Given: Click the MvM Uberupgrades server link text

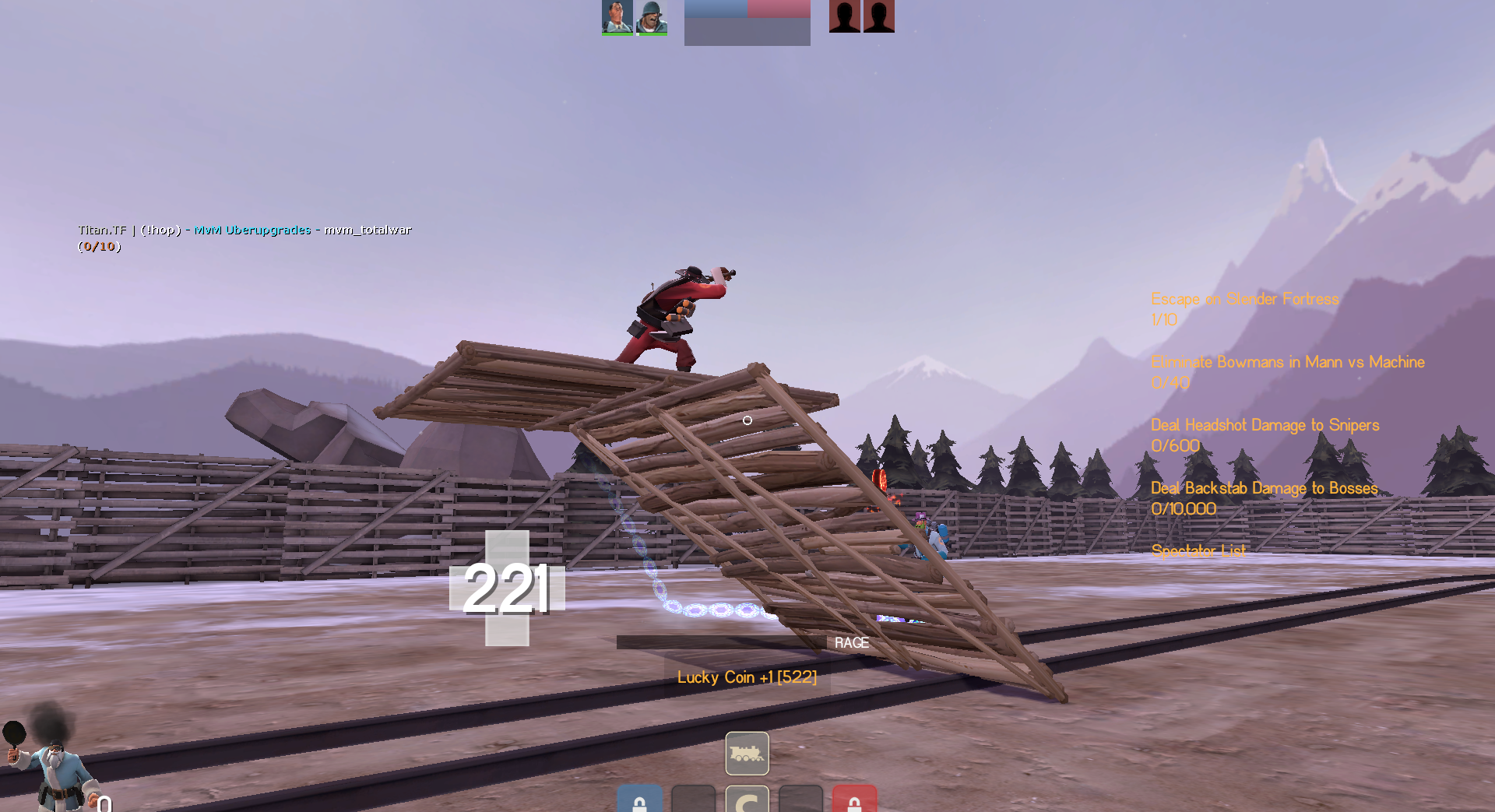Looking at the screenshot, I should coord(252,230).
